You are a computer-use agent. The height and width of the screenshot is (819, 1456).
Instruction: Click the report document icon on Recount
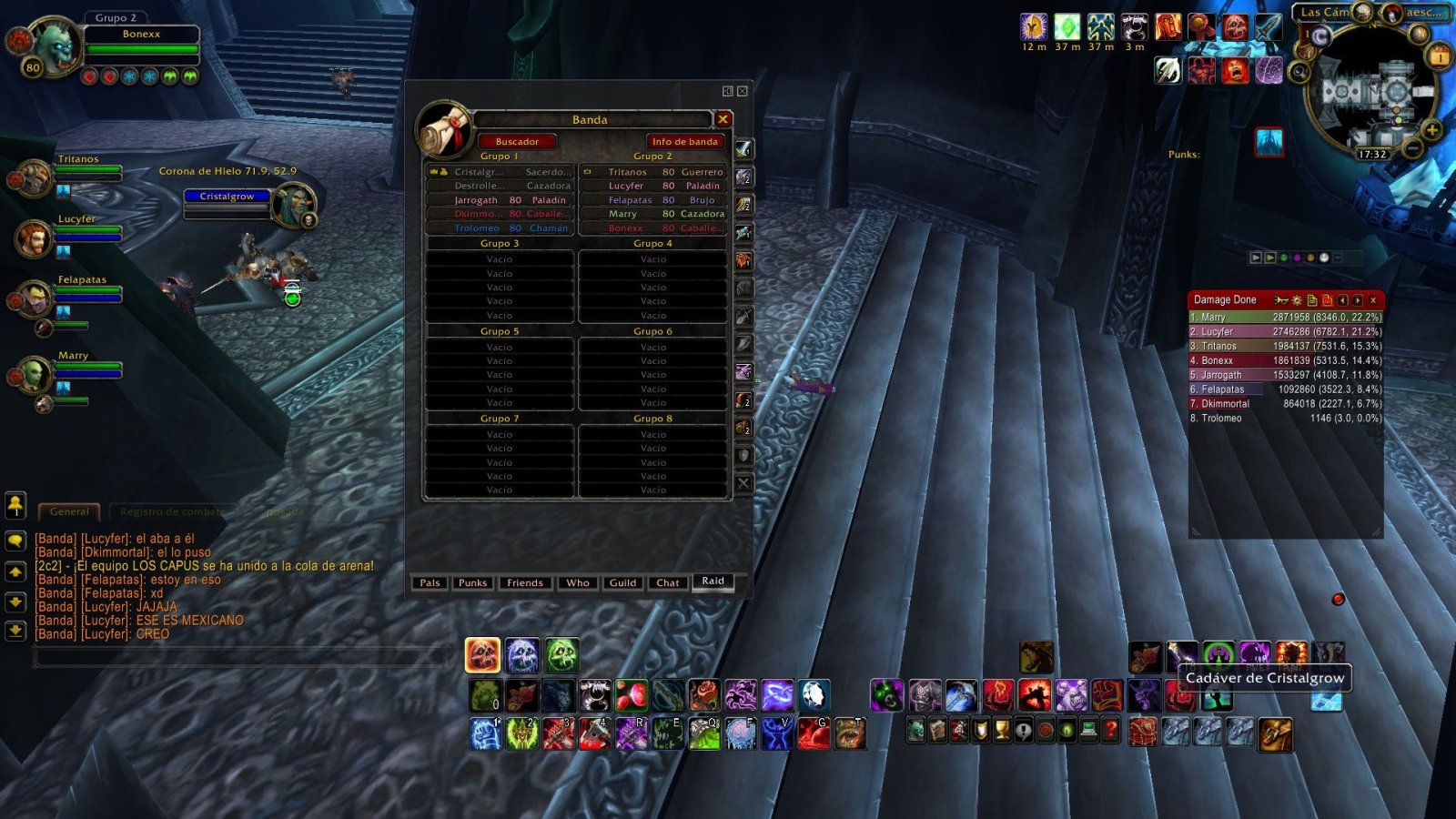(1312, 301)
